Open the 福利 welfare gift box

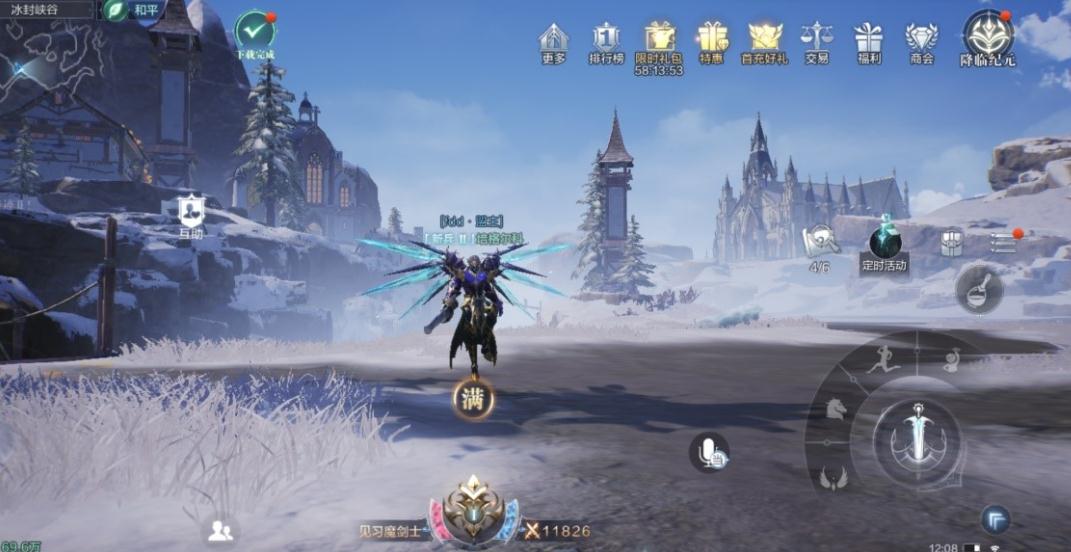coord(868,40)
